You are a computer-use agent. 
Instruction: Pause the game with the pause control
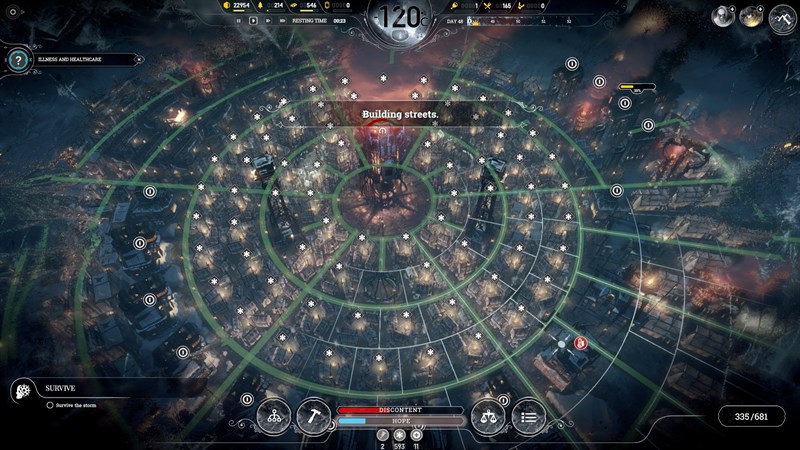239,20
